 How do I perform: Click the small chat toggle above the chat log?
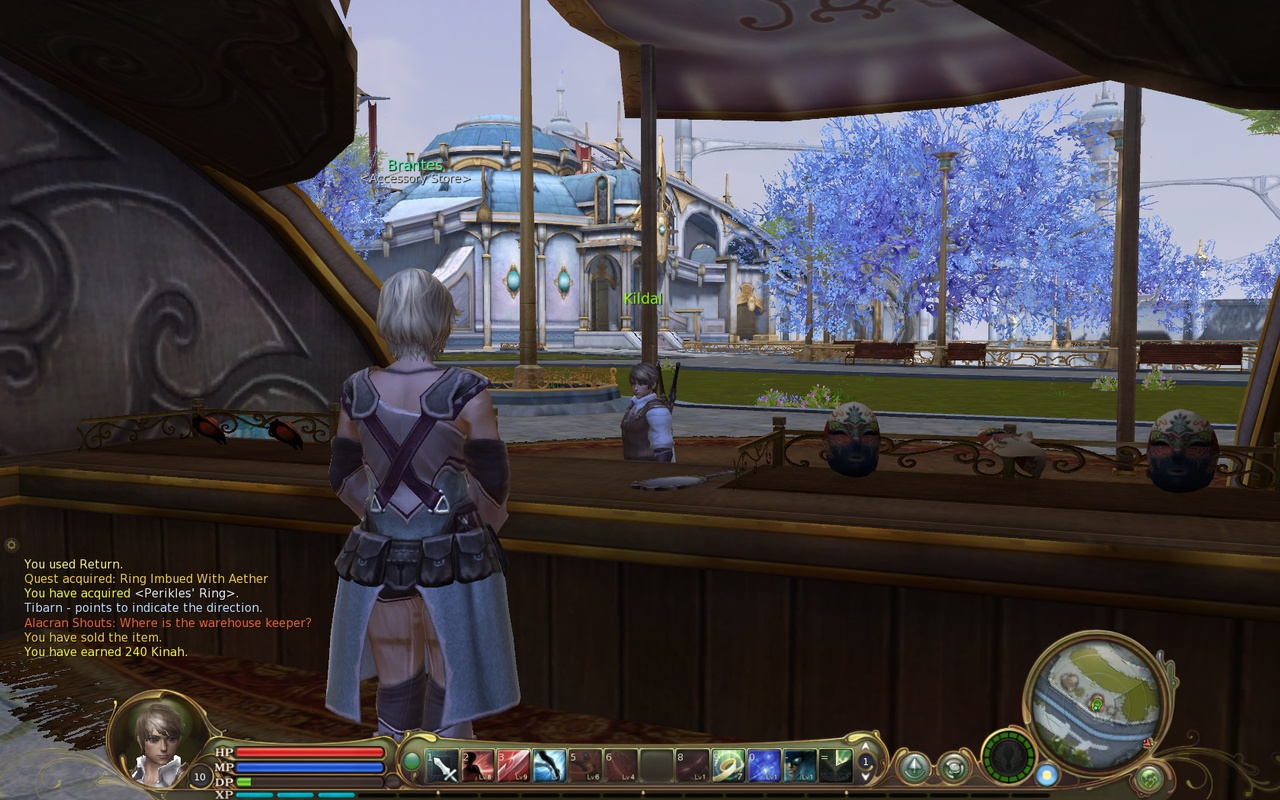(x=10, y=545)
